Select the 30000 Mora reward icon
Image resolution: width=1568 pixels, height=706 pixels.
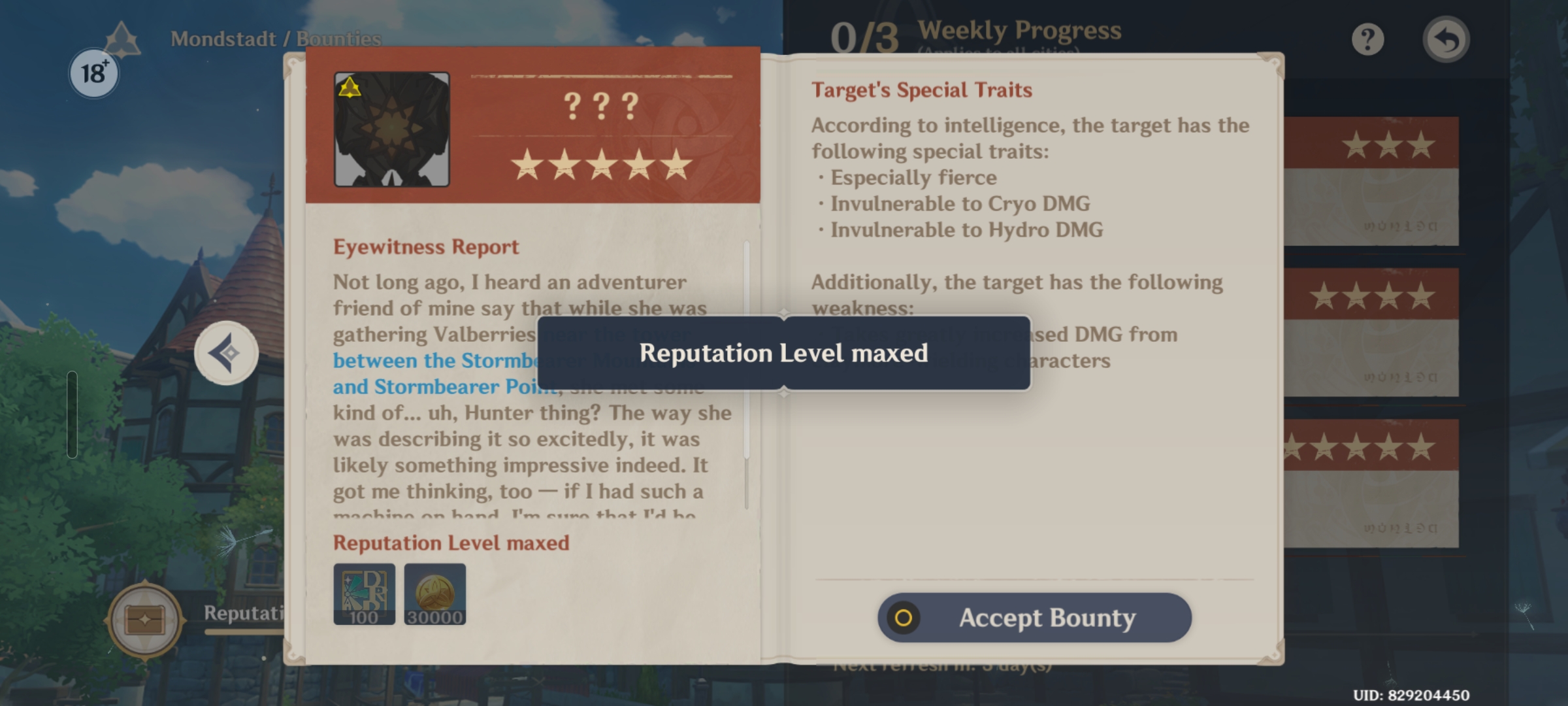pyautogui.click(x=436, y=595)
